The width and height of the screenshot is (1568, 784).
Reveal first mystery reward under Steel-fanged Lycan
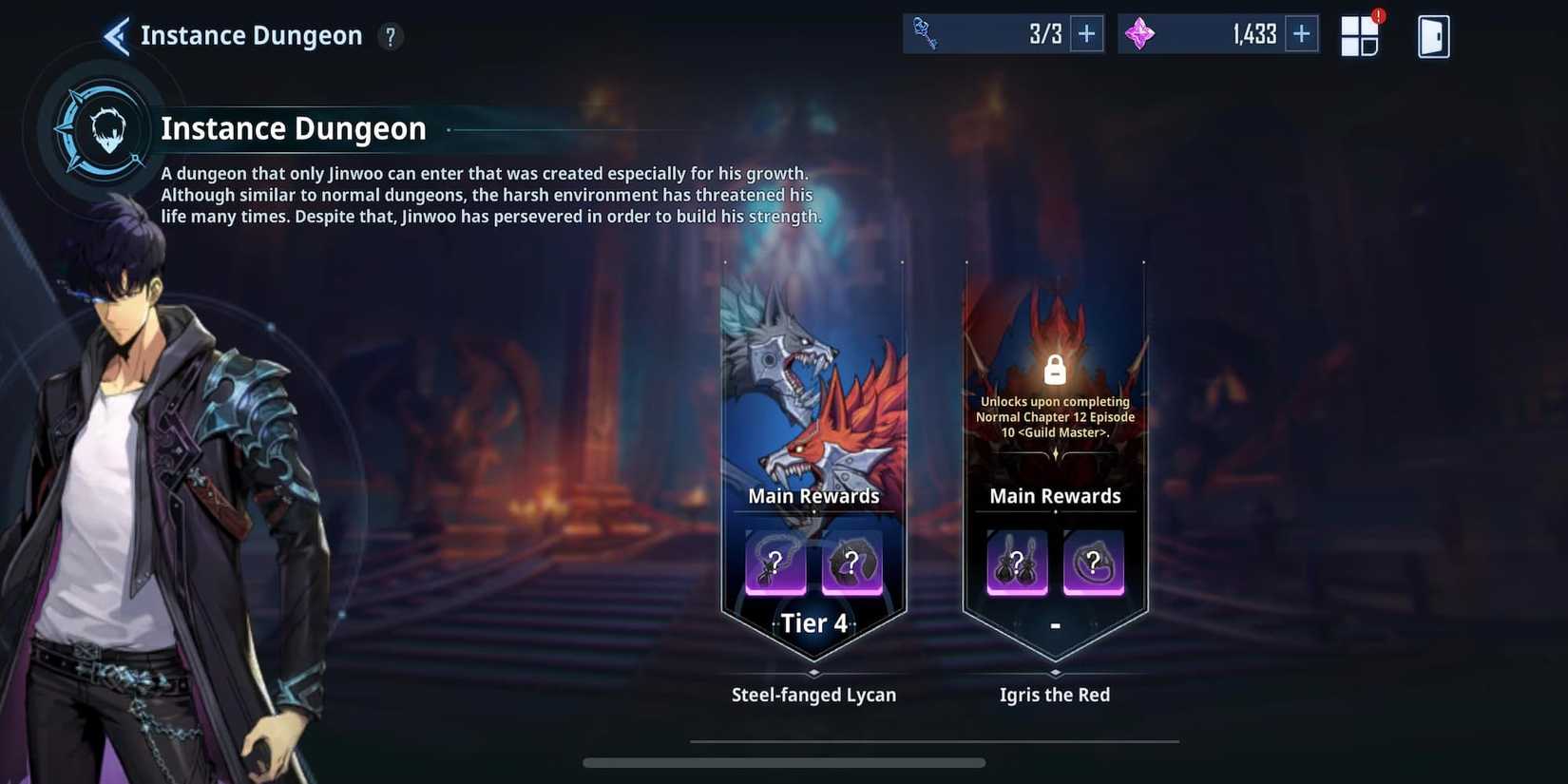[774, 564]
